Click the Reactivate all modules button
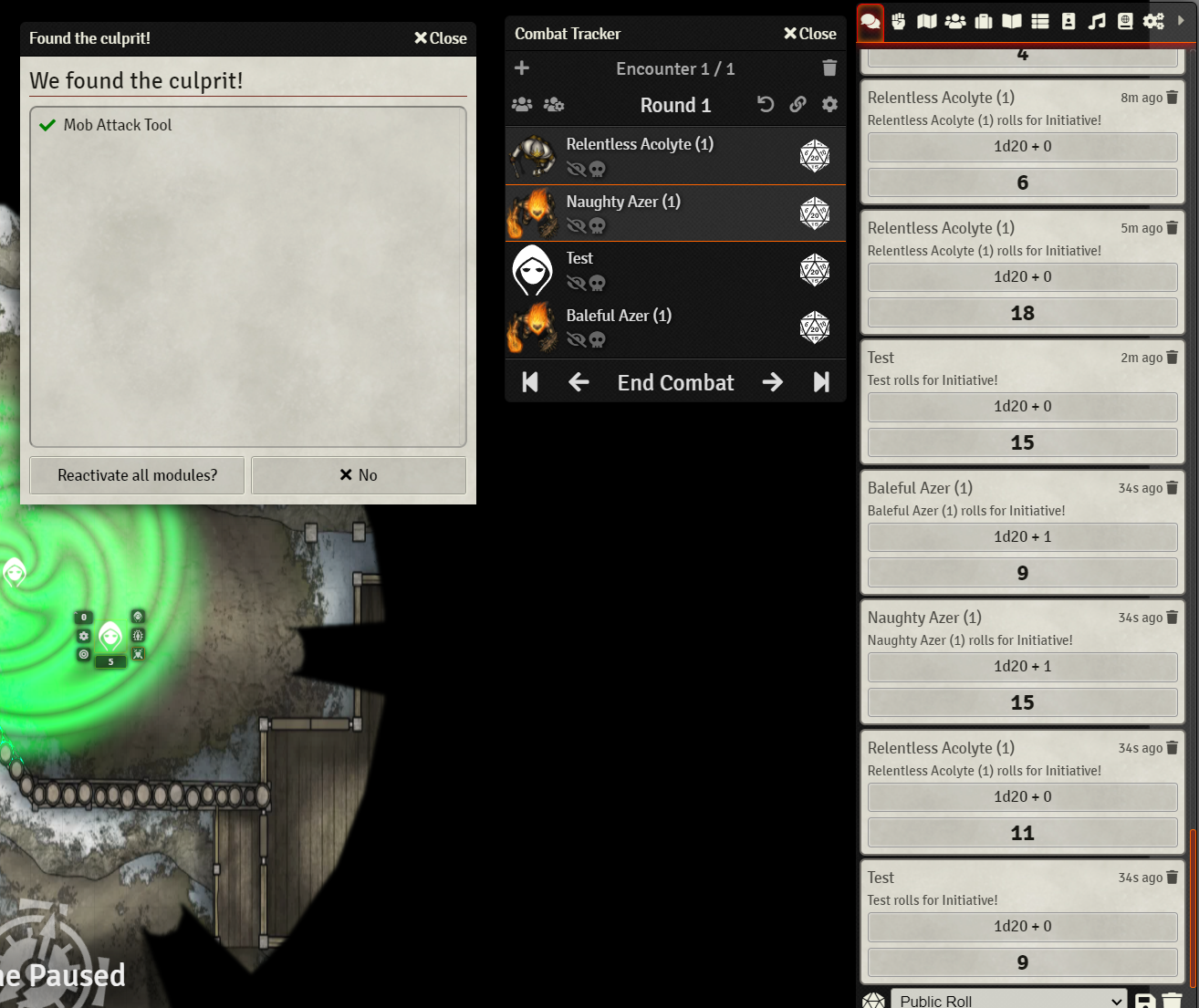 pyautogui.click(x=136, y=474)
